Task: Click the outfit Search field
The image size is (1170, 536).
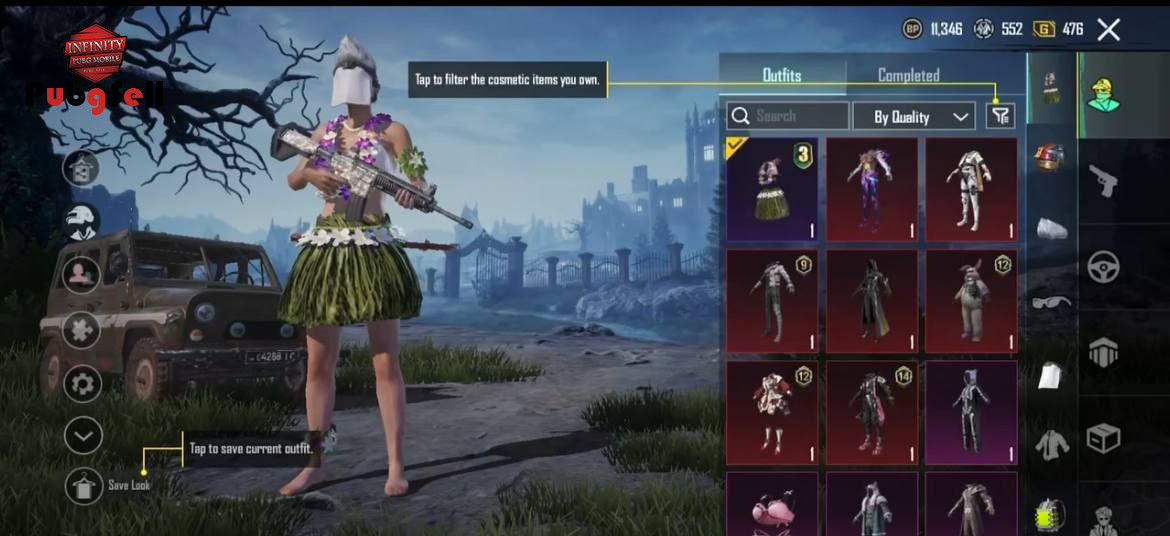Action: pyautogui.click(x=788, y=116)
